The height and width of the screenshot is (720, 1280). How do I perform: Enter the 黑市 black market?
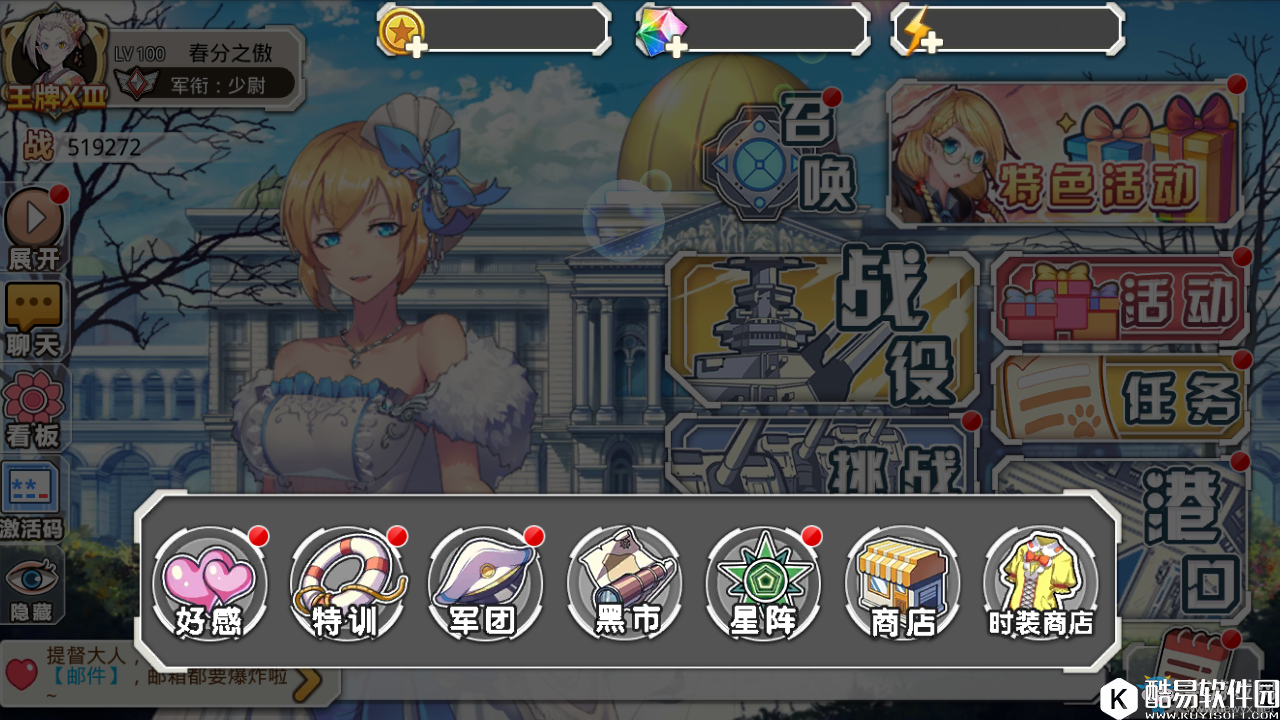coord(624,582)
